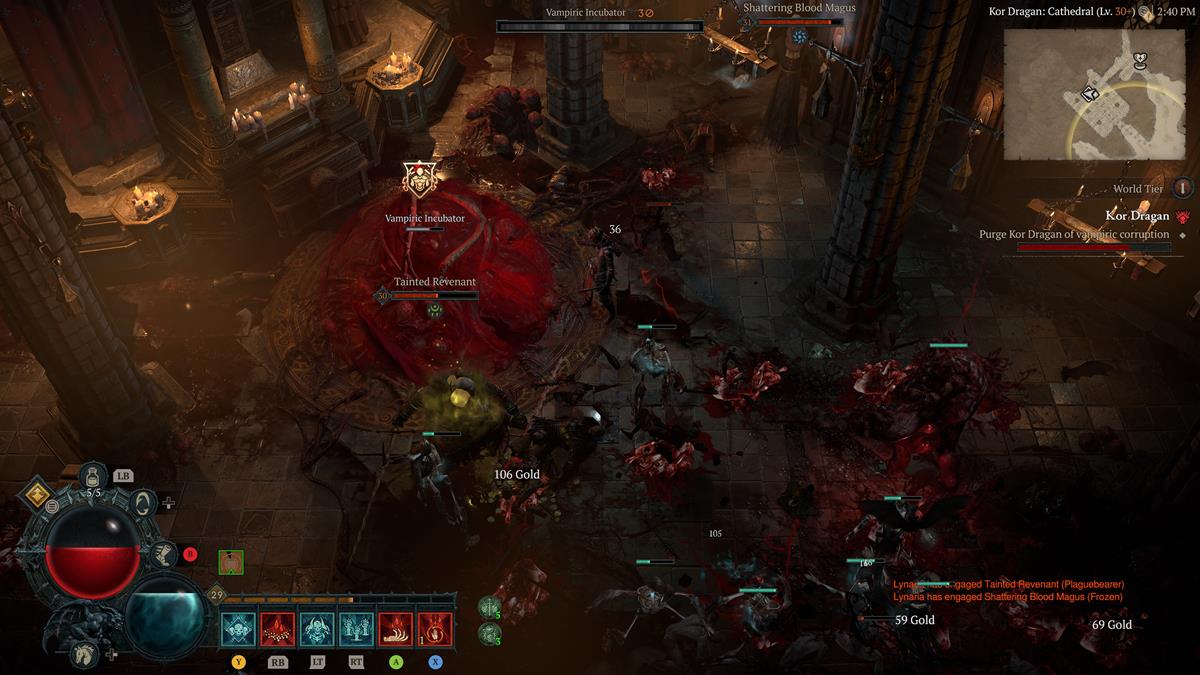This screenshot has height=675, width=1200.
Task: Cast the red clawing hand skill
Action: [x=396, y=629]
